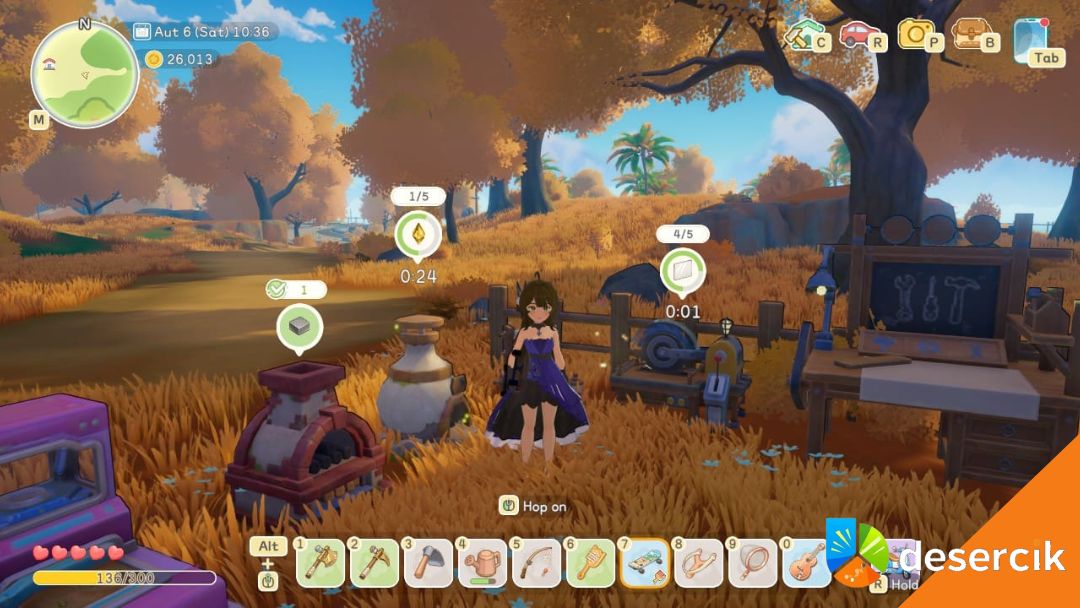Select the fishing rod slot
Viewport: 1080px width, 608px height.
[536, 563]
